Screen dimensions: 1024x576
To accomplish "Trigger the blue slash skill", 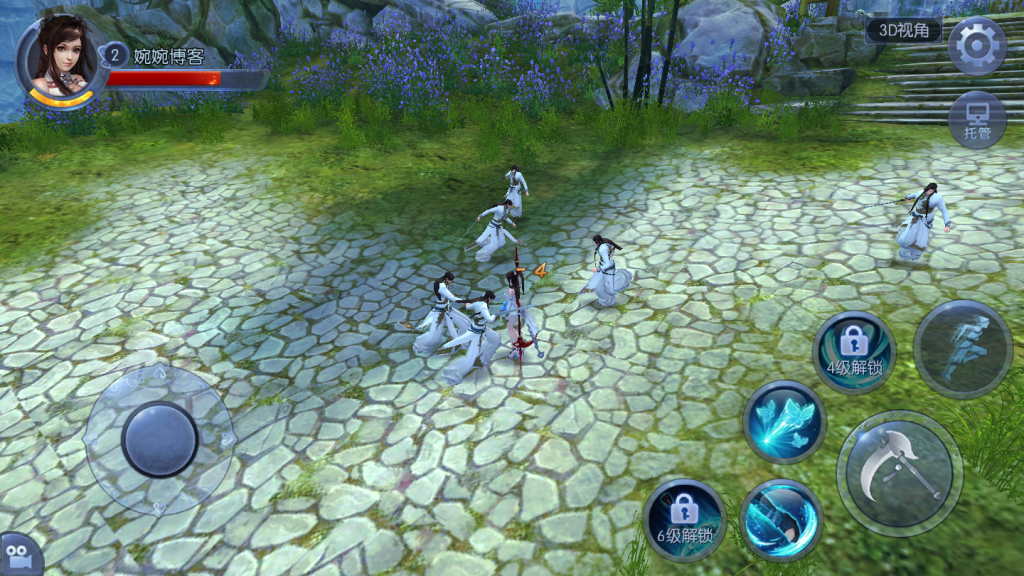I will coord(781,519).
